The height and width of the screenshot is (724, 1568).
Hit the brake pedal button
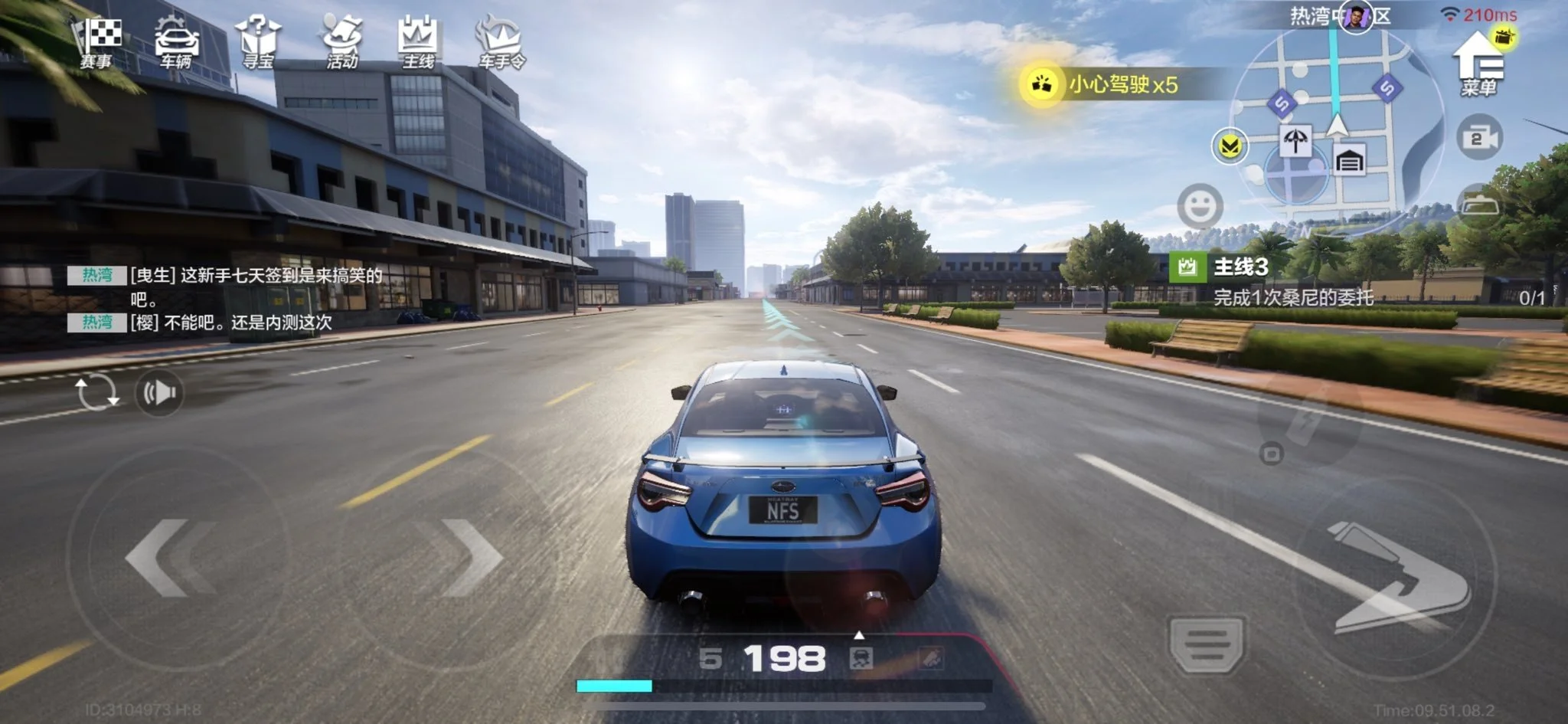pyautogui.click(x=1207, y=642)
